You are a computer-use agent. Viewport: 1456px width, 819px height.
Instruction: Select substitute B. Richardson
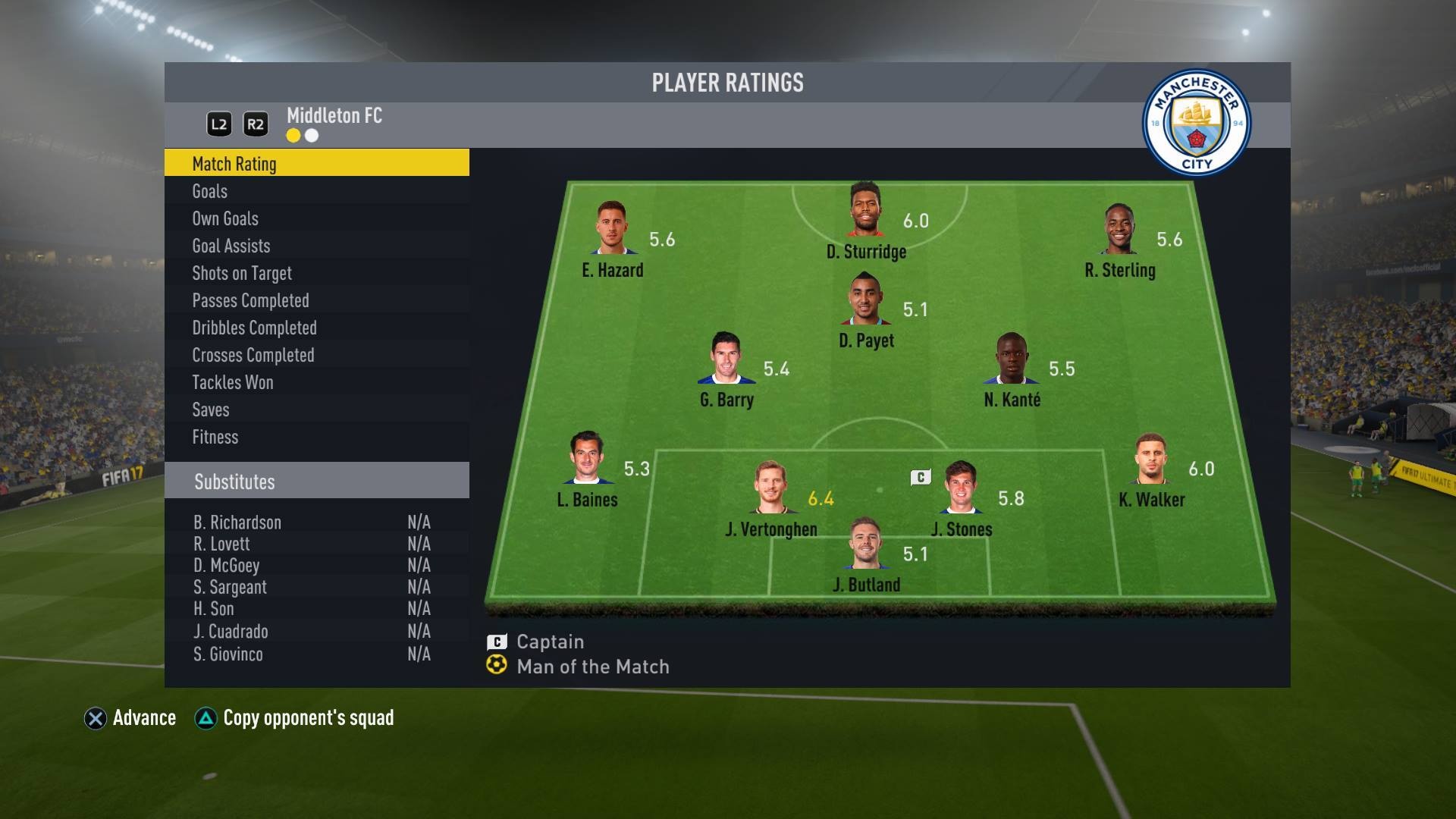[311, 522]
